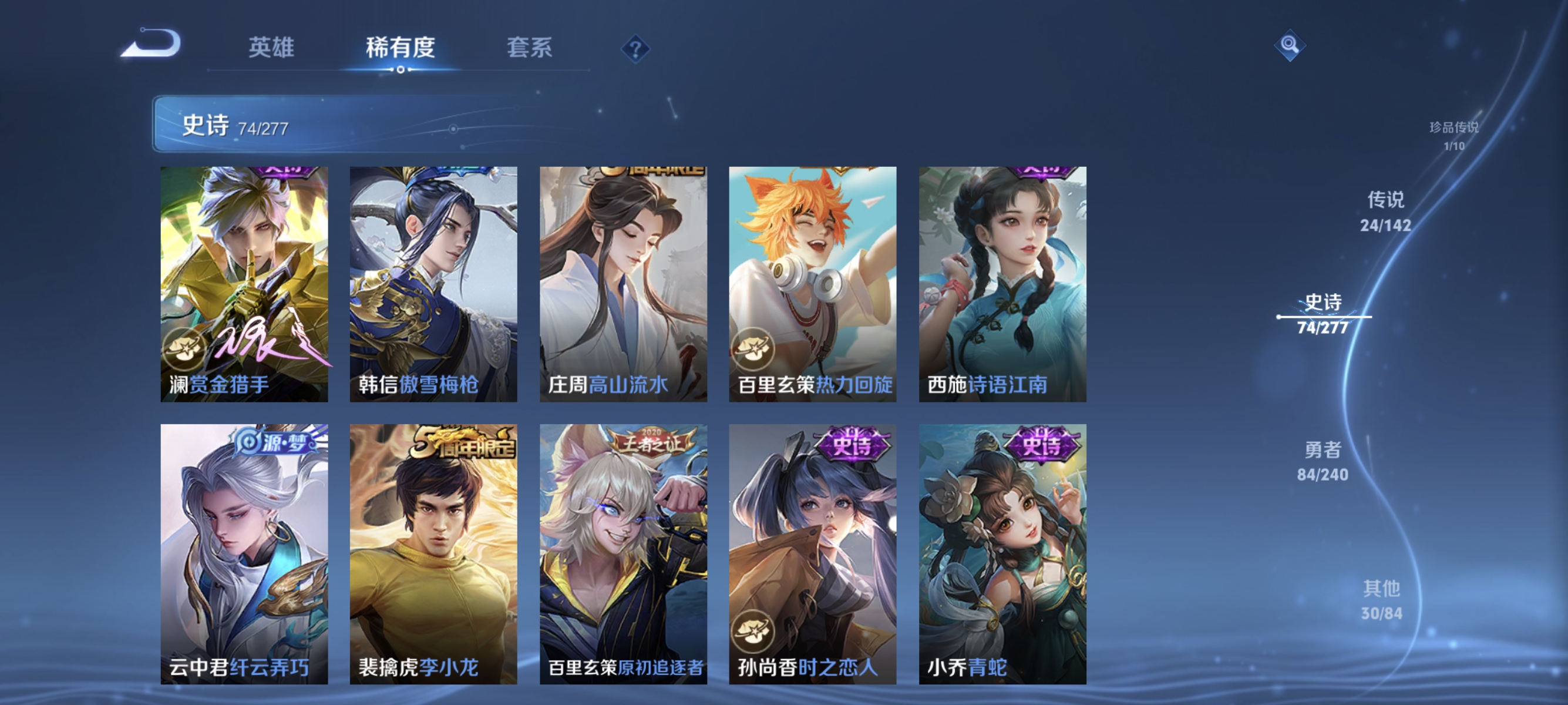
Task: Switch to the 英雄 tab
Action: (272, 48)
